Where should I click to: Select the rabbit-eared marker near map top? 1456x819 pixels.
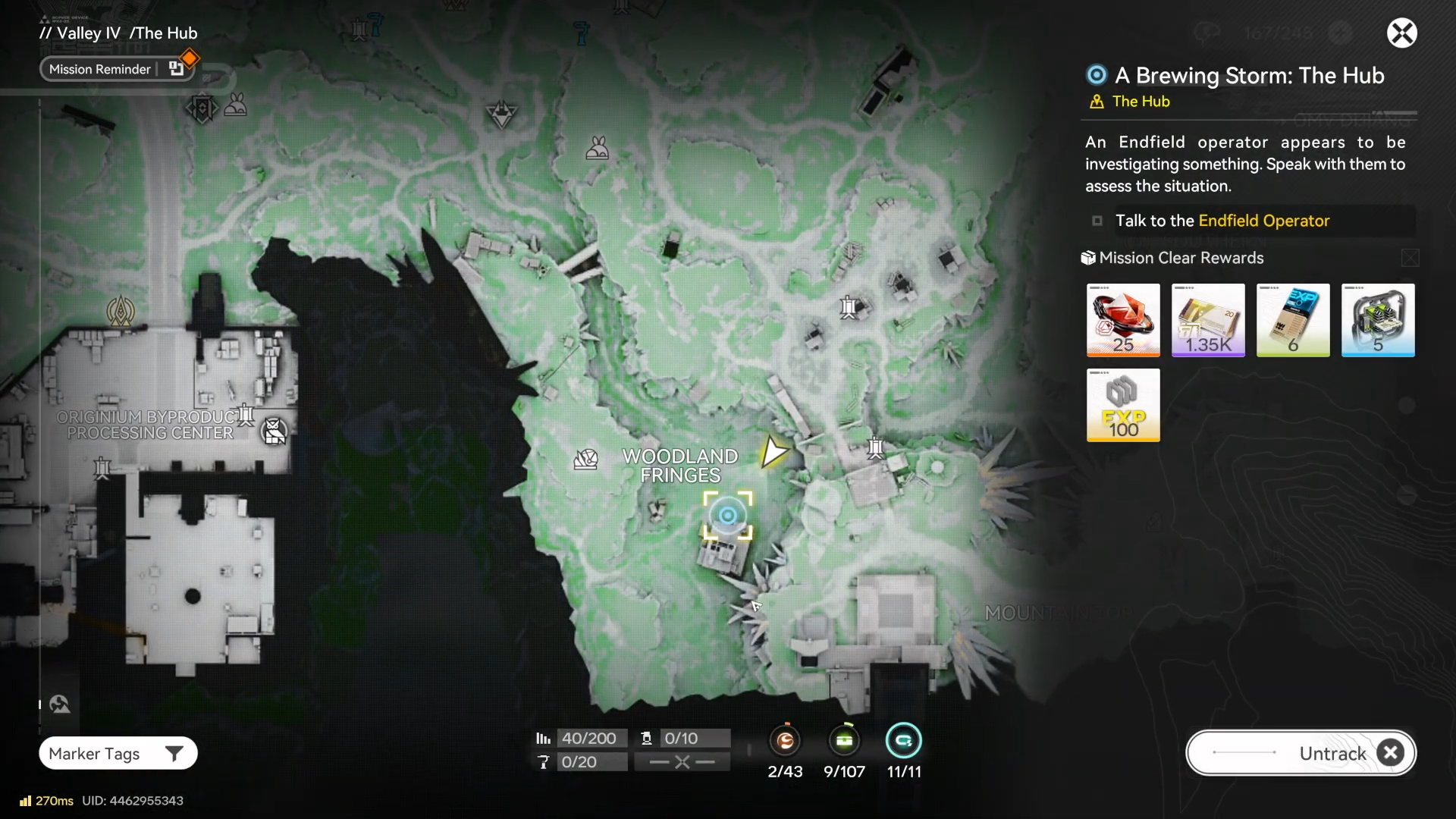point(597,148)
